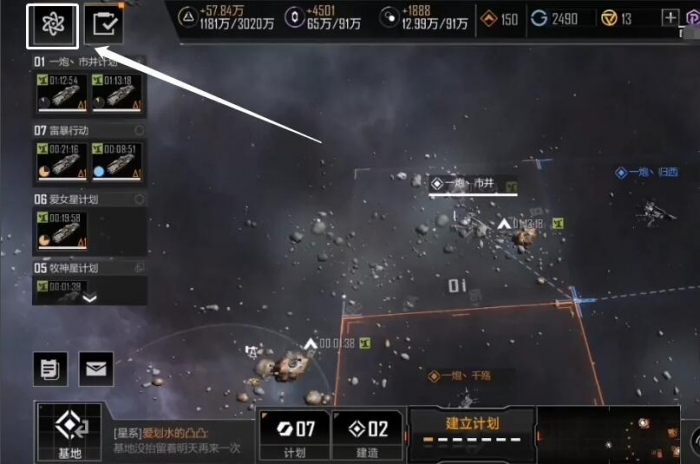Select the fleet card with timer 00:21:16
Image resolution: width=700 pixels, height=464 pixels.
point(61,160)
